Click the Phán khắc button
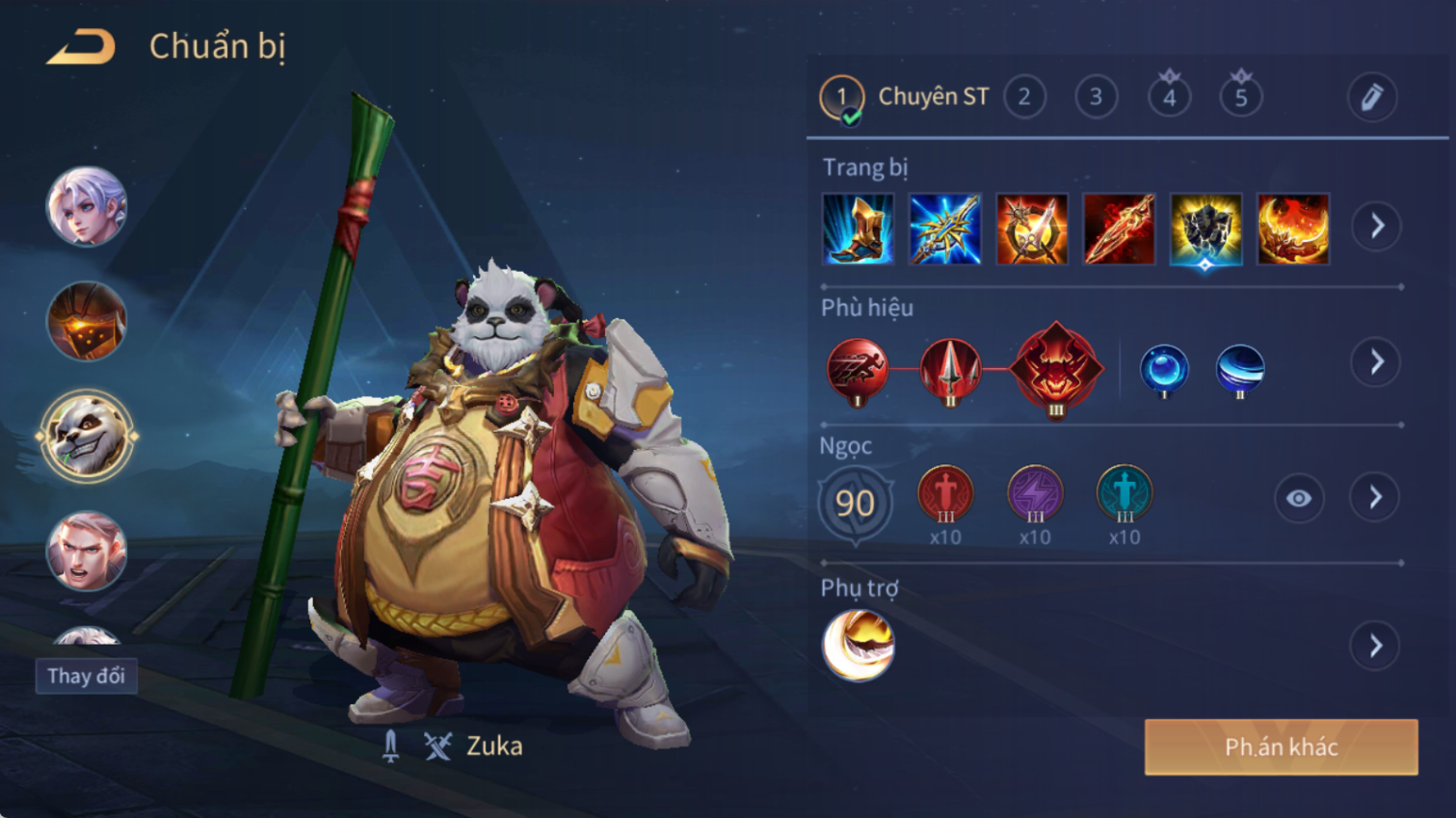 point(1281,747)
